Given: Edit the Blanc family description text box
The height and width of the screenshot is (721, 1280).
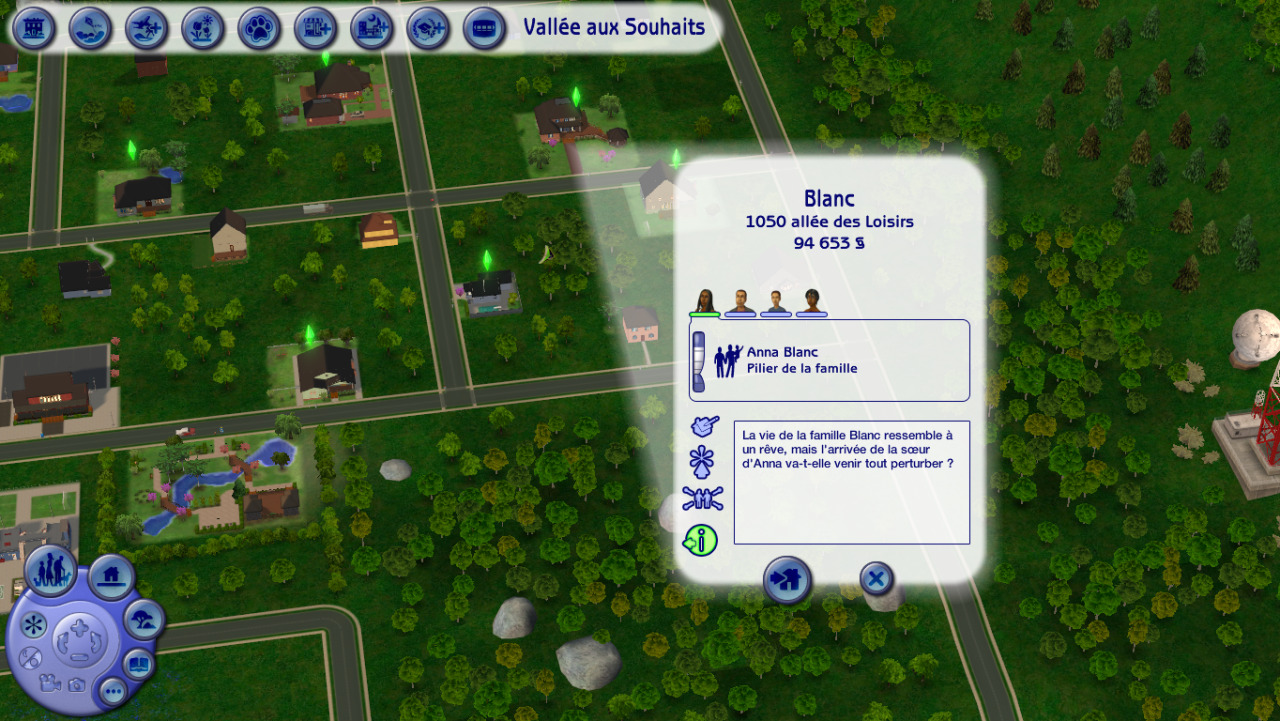Looking at the screenshot, I should tap(851, 482).
